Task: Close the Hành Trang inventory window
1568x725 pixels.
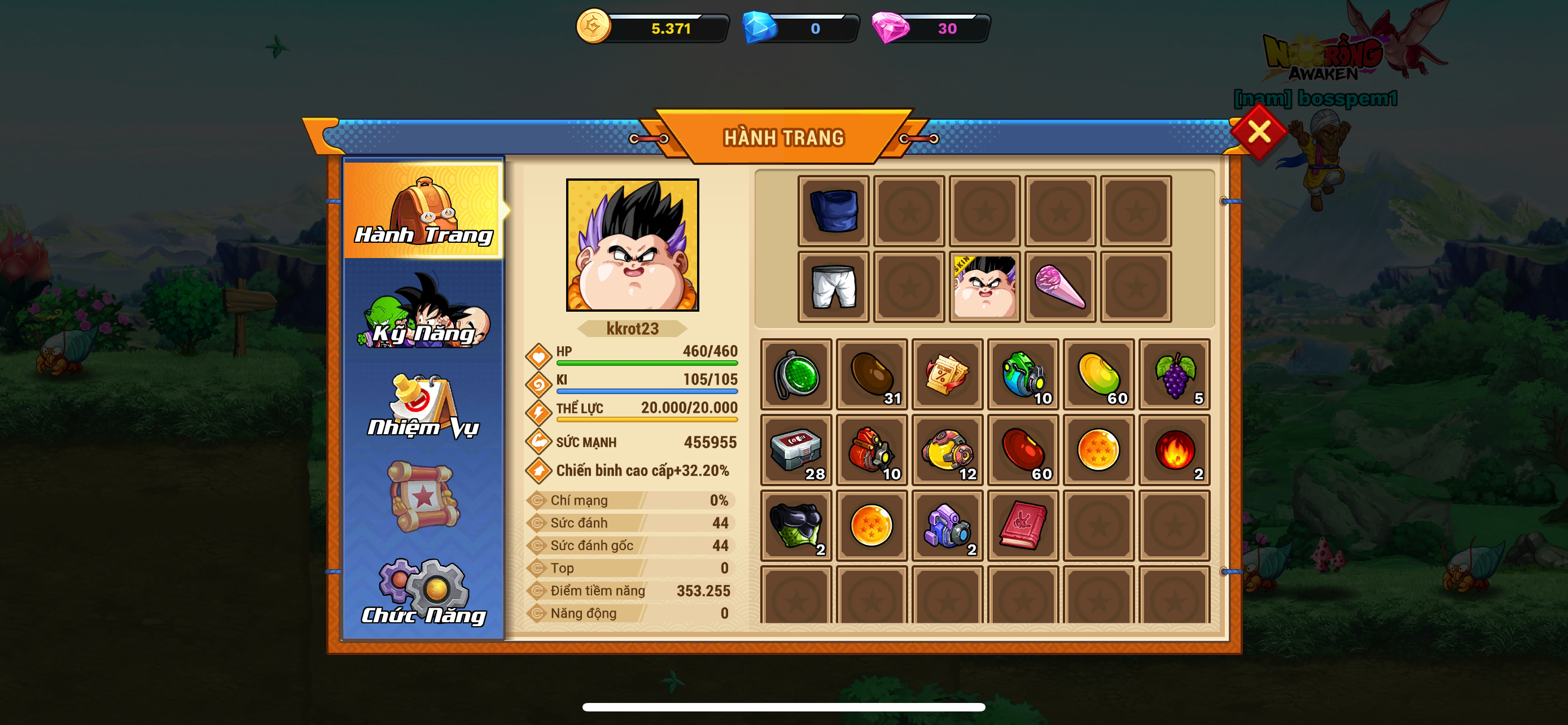Action: pyautogui.click(x=1258, y=132)
